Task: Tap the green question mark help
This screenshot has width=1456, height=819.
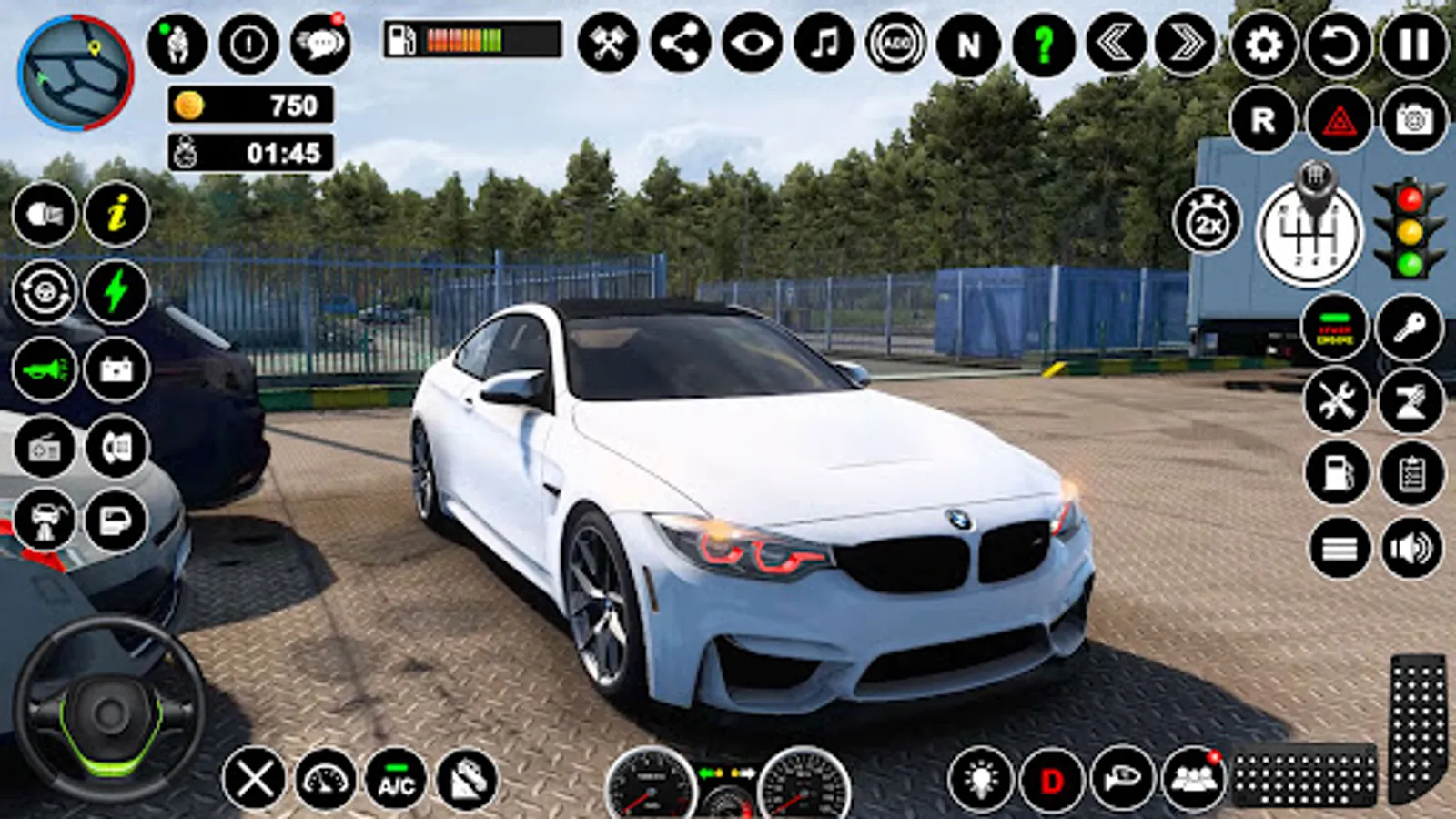Action: click(x=1043, y=44)
